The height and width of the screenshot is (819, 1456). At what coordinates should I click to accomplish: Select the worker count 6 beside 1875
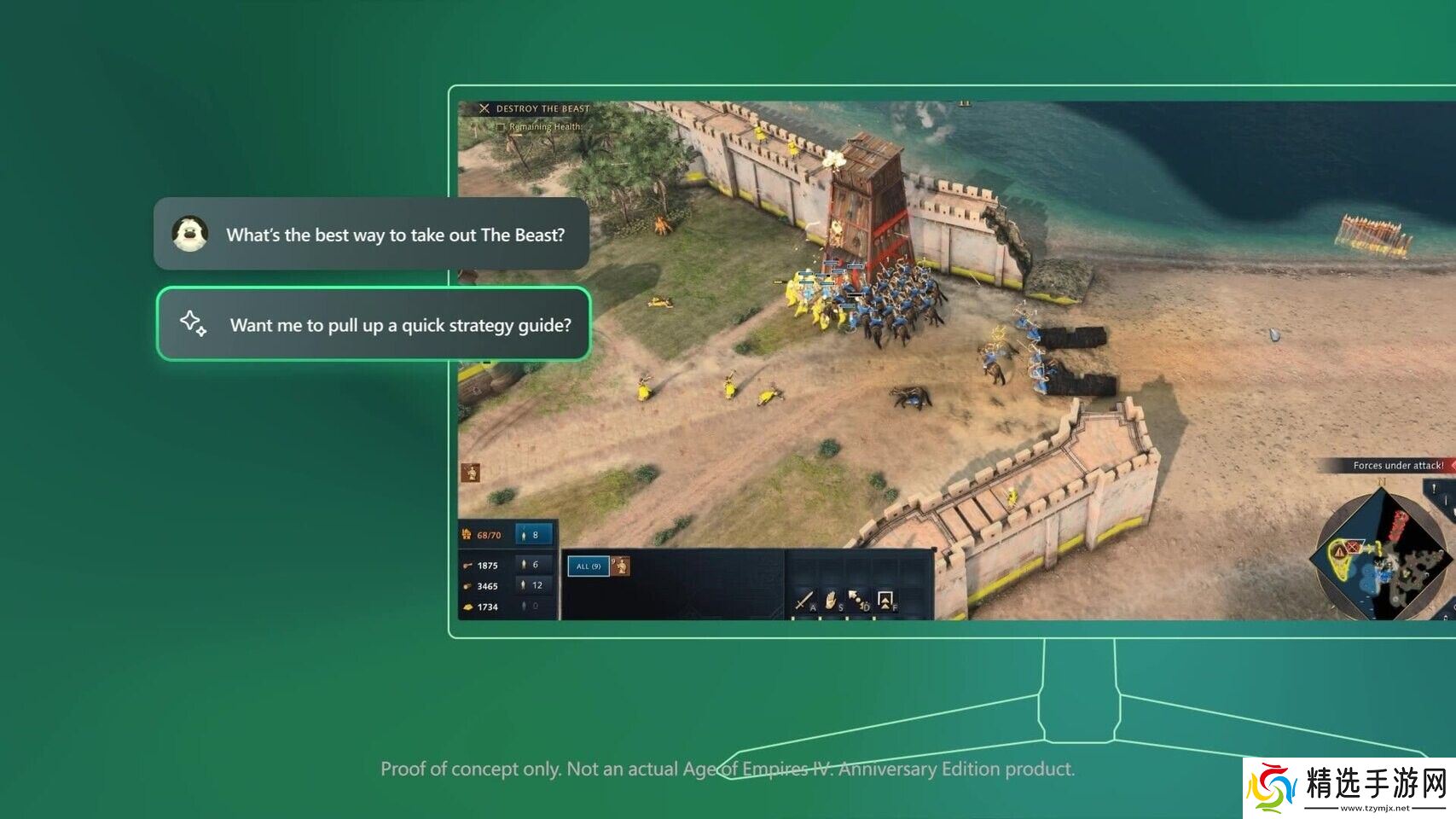pyautogui.click(x=532, y=565)
